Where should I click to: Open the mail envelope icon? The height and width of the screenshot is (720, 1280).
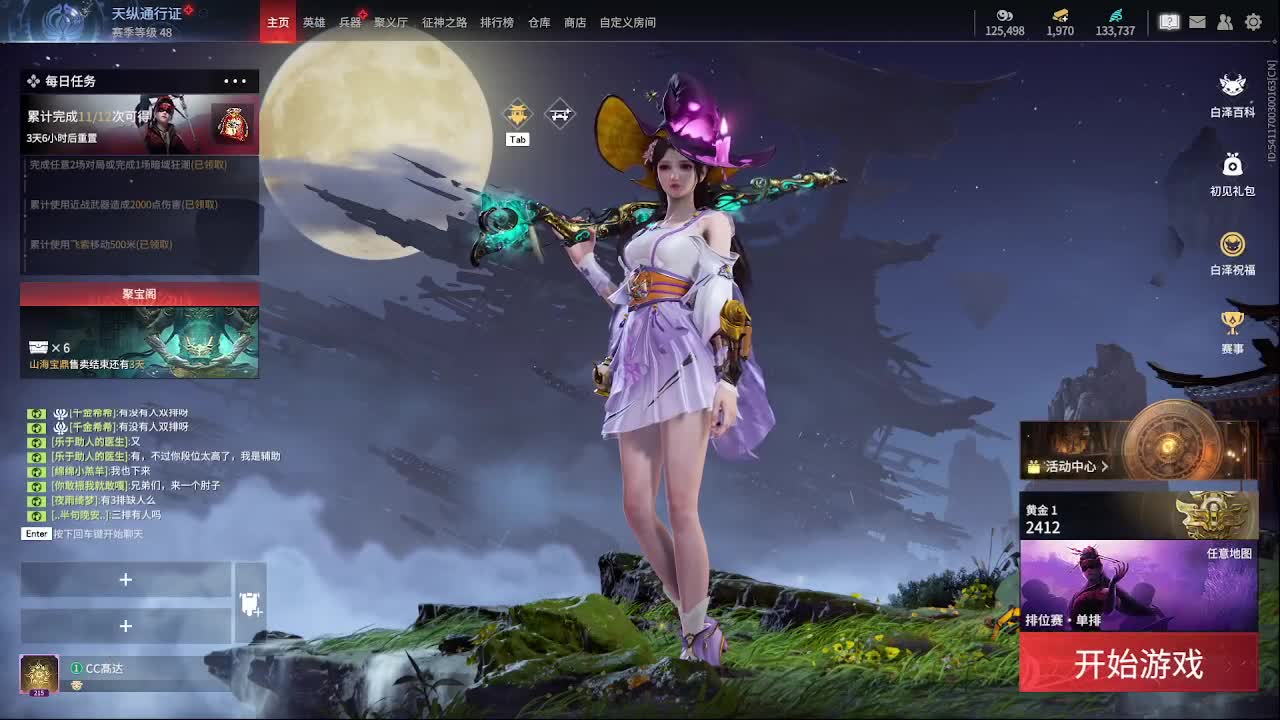pyautogui.click(x=1197, y=21)
